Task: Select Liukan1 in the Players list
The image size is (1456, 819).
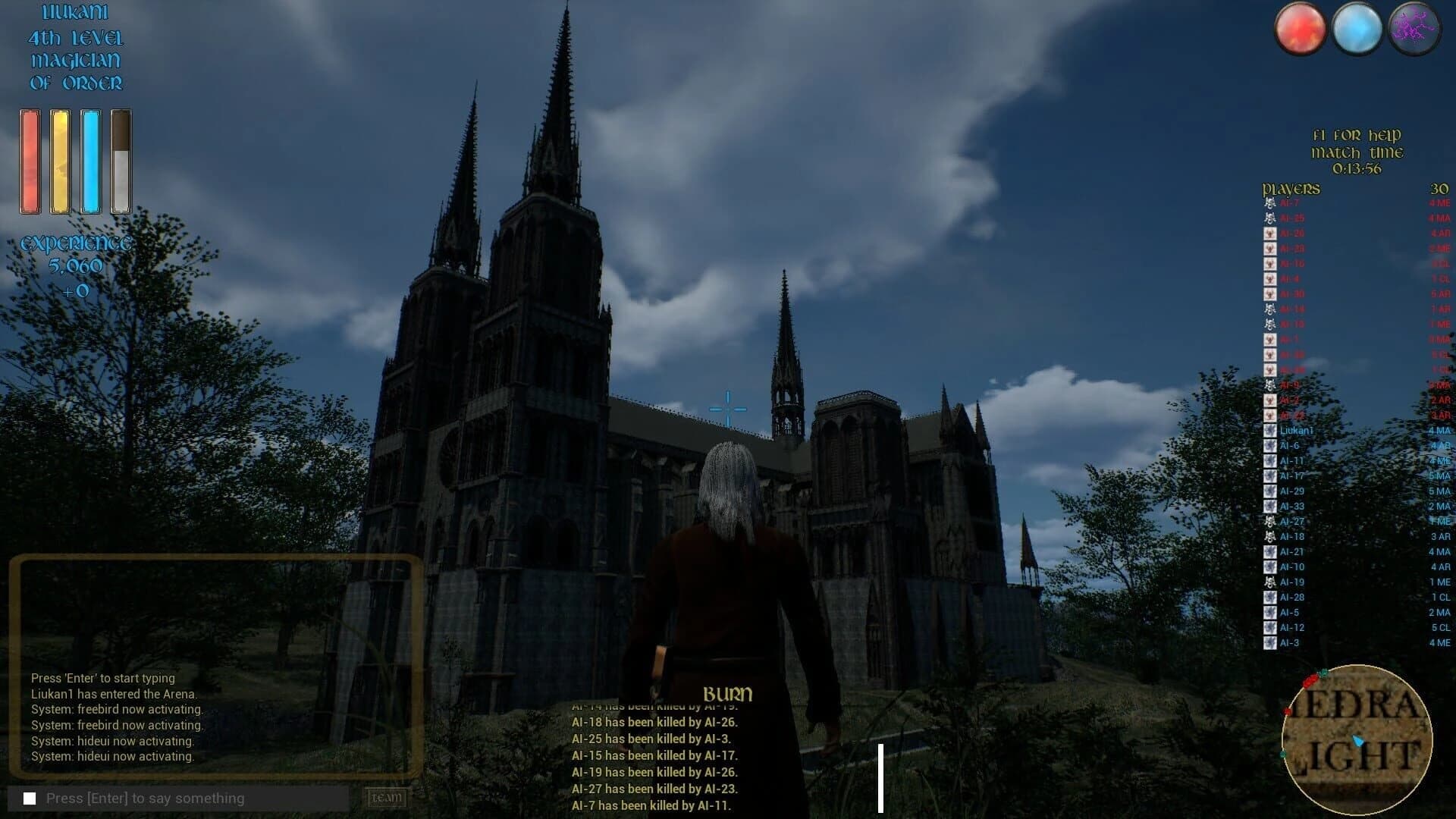Action: coord(1297,430)
